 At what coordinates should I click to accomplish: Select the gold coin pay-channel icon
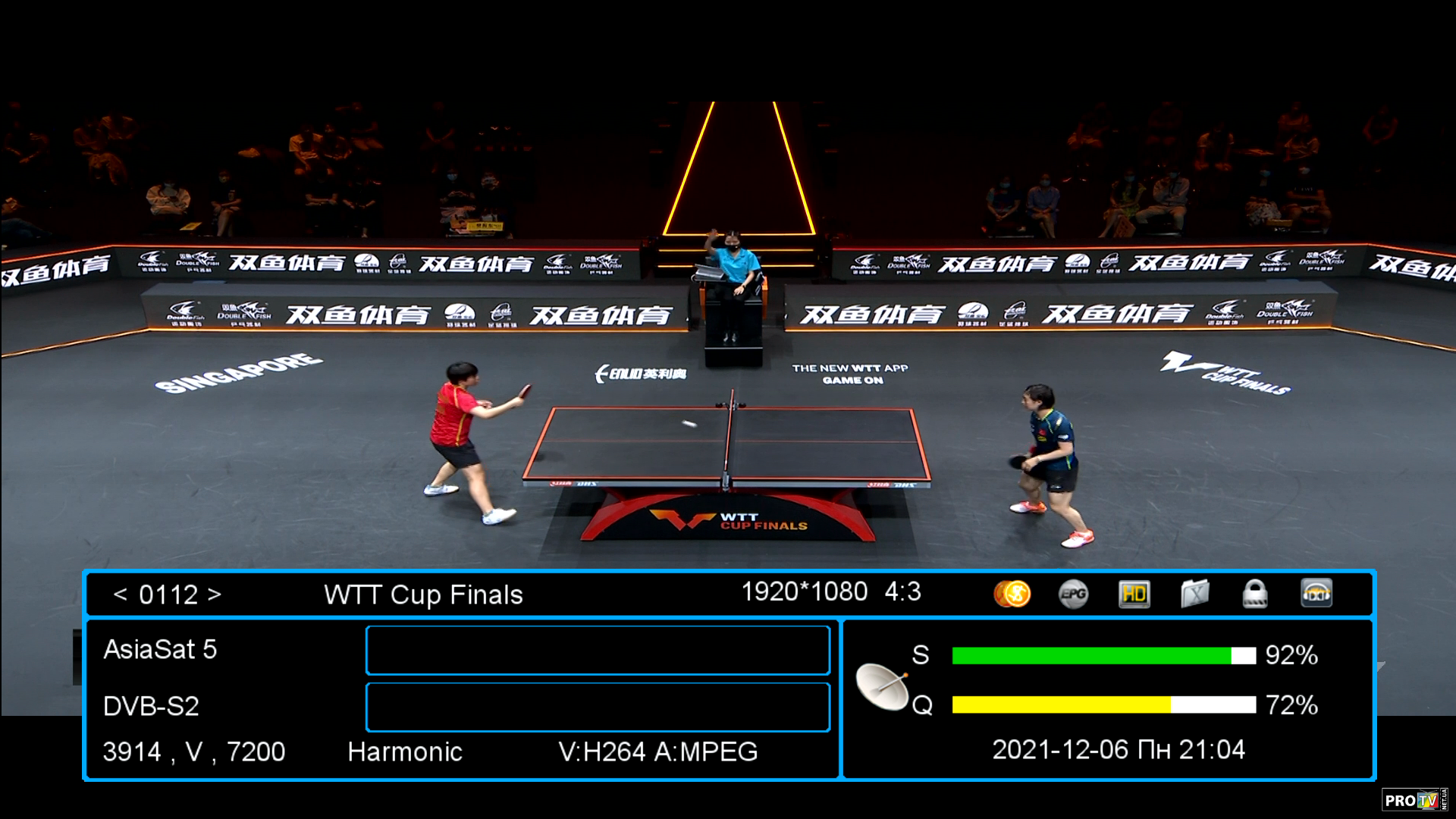(x=1012, y=594)
